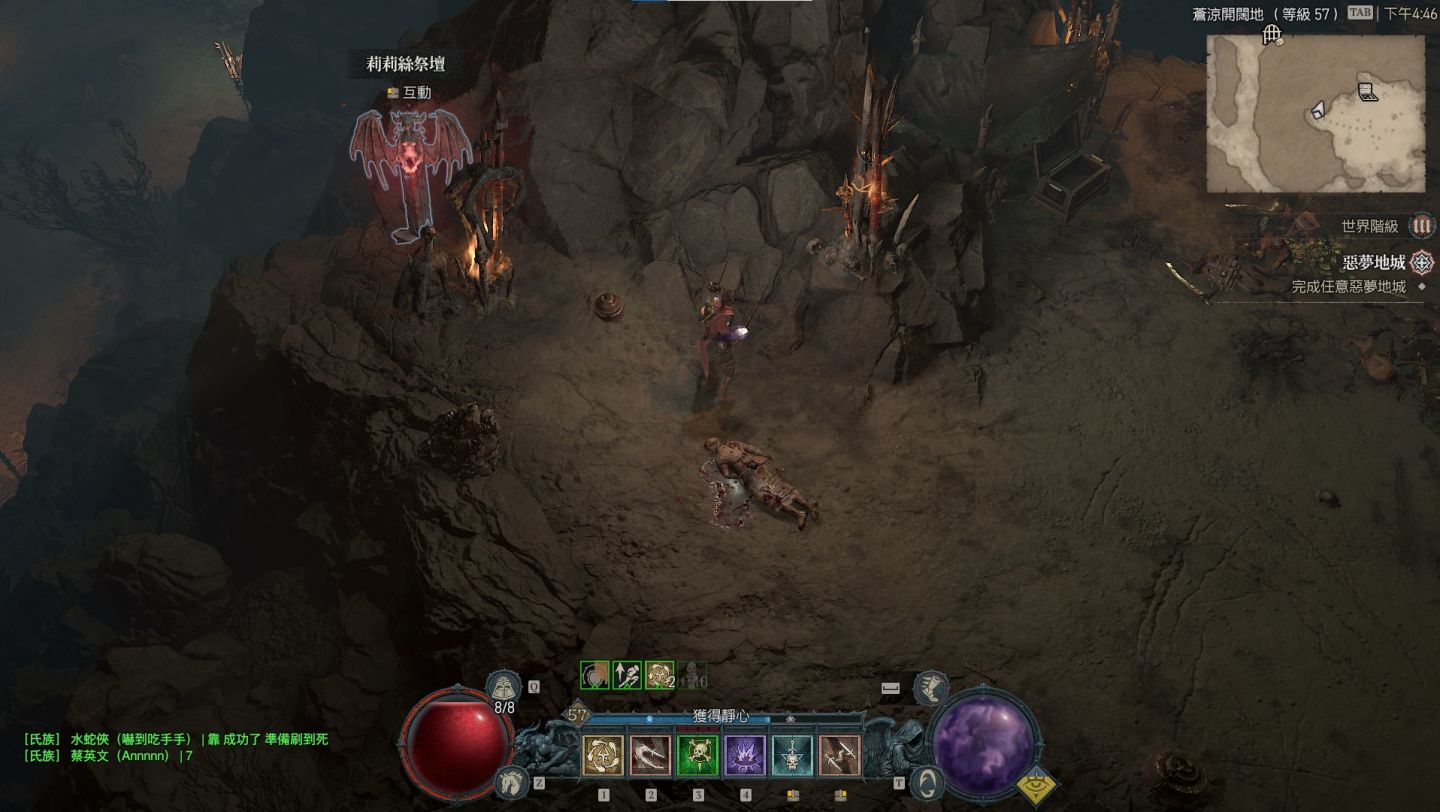Trigger the evade boot icon
Image resolution: width=1440 pixels, height=812 pixels.
coord(931,687)
